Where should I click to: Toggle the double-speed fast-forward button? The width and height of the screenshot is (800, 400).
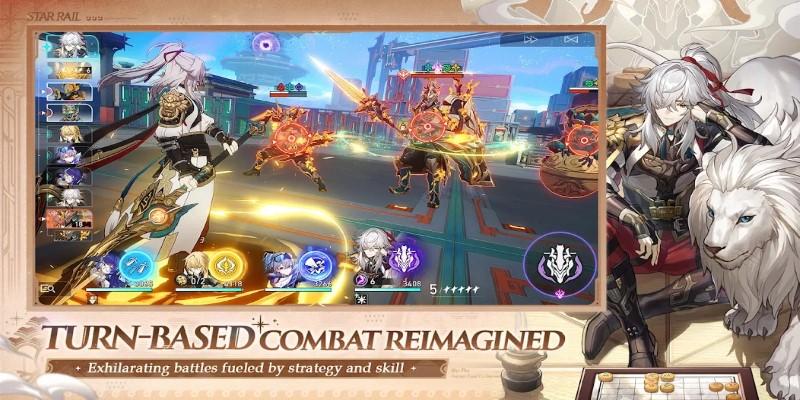coord(531,39)
